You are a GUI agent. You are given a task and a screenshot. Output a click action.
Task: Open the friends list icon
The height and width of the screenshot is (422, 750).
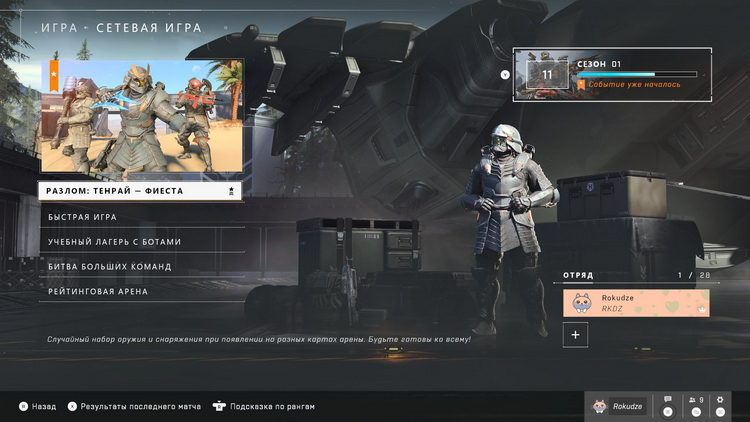694,405
